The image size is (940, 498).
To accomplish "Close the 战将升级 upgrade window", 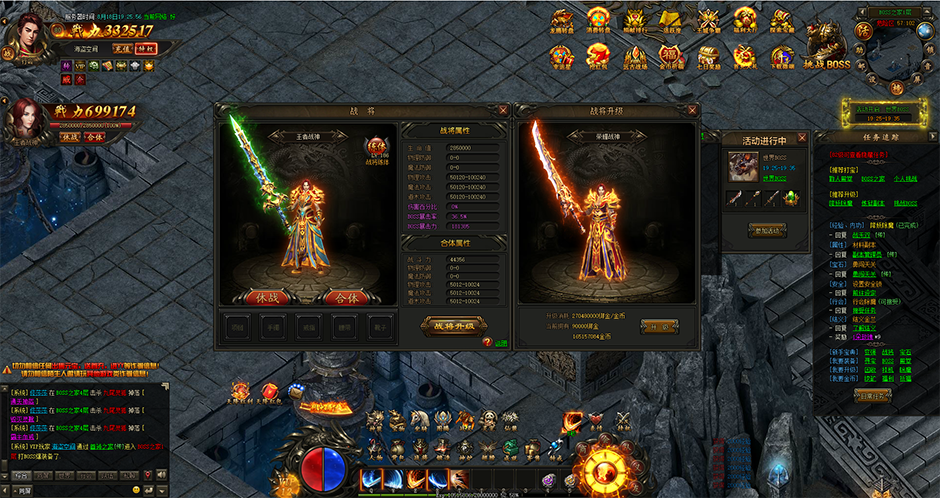I will point(692,110).
